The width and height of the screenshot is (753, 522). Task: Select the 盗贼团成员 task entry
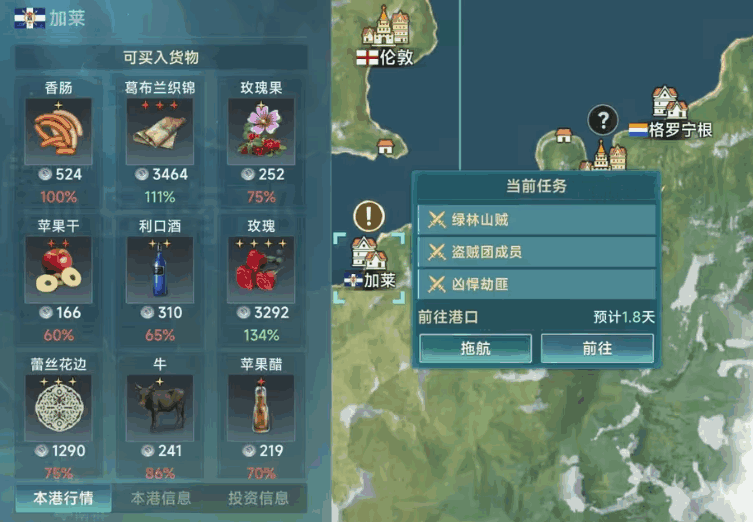point(537,252)
